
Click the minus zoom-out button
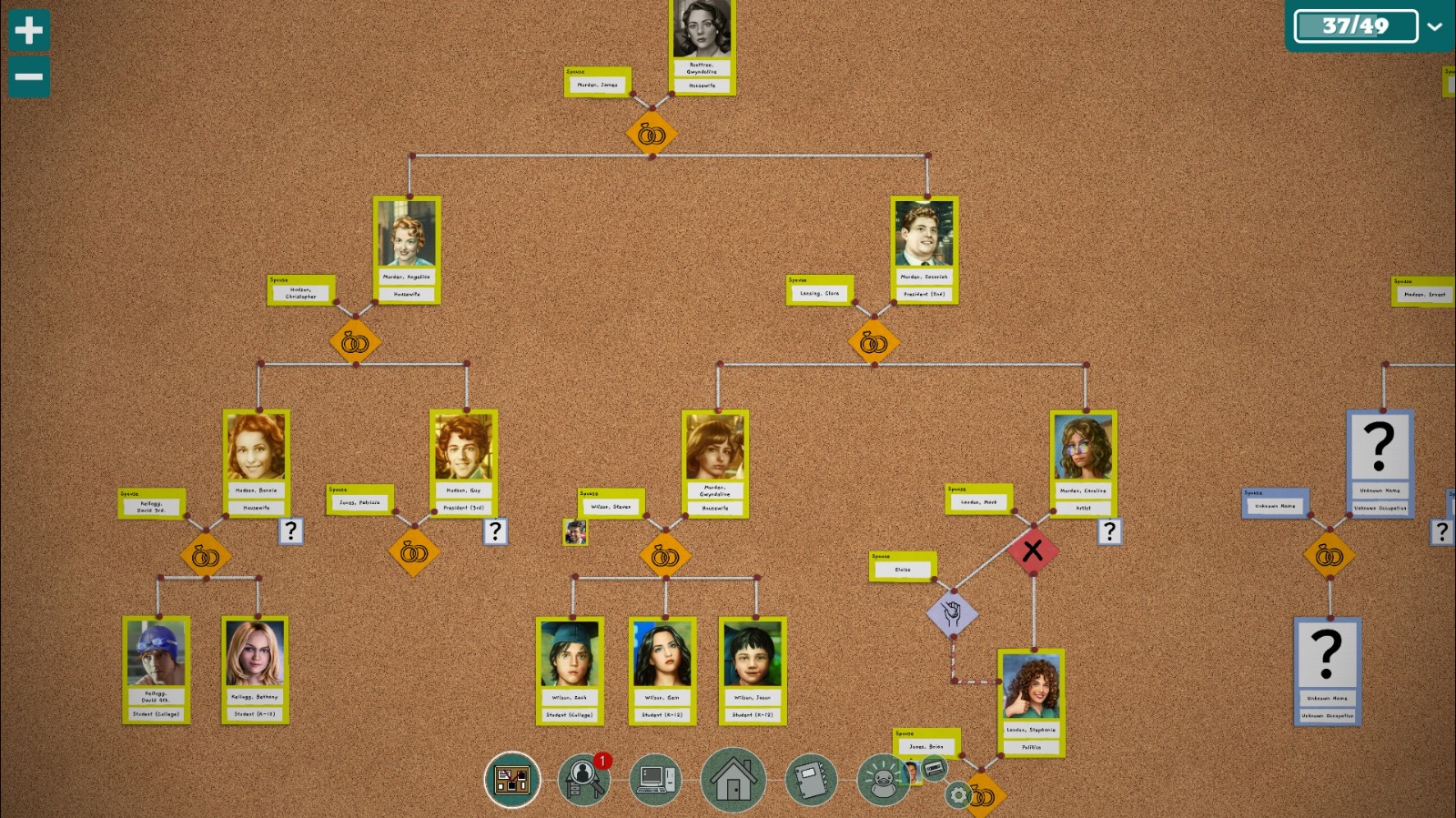pyautogui.click(x=28, y=76)
